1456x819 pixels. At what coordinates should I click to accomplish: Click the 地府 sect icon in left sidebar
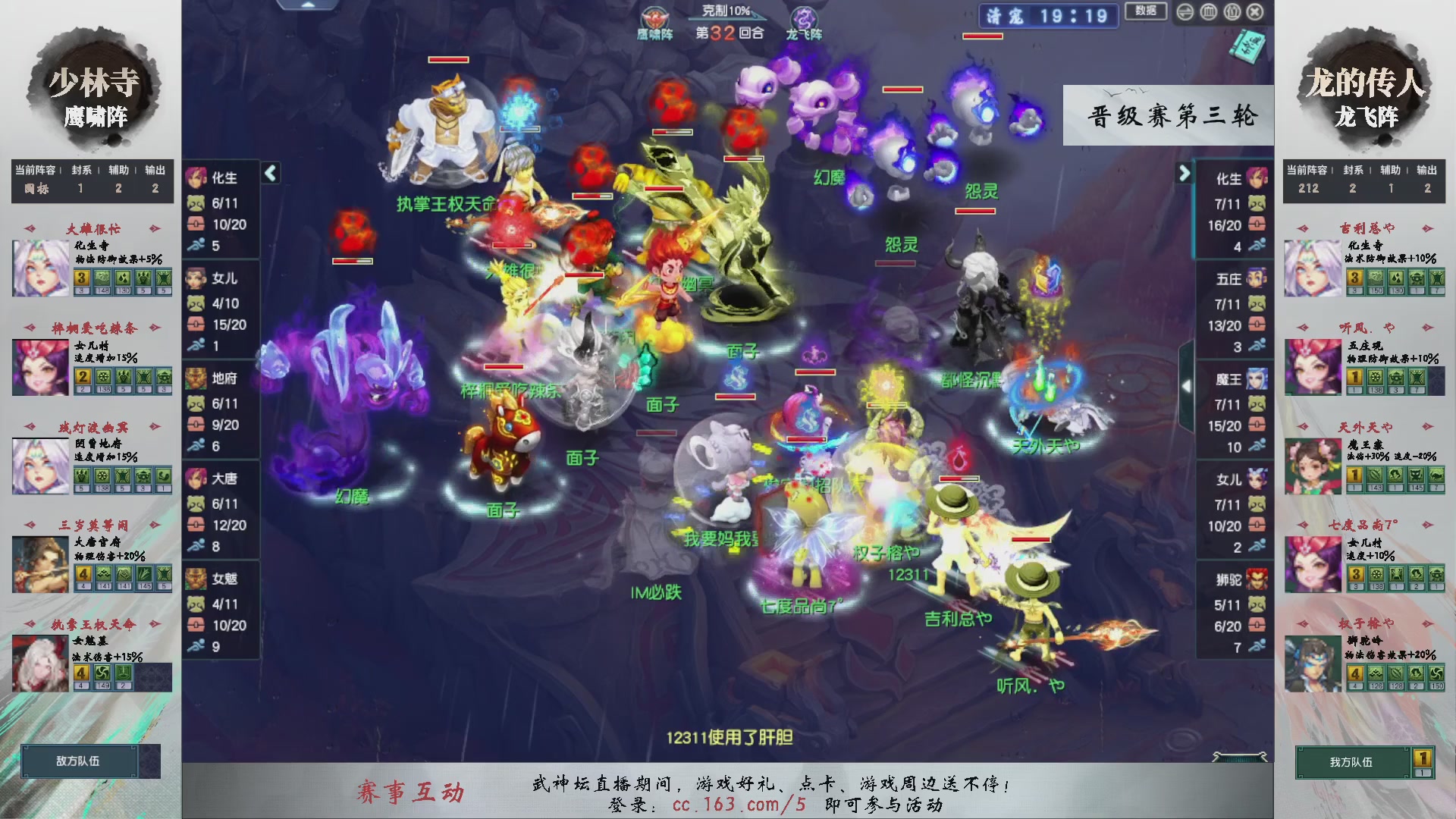(196, 378)
